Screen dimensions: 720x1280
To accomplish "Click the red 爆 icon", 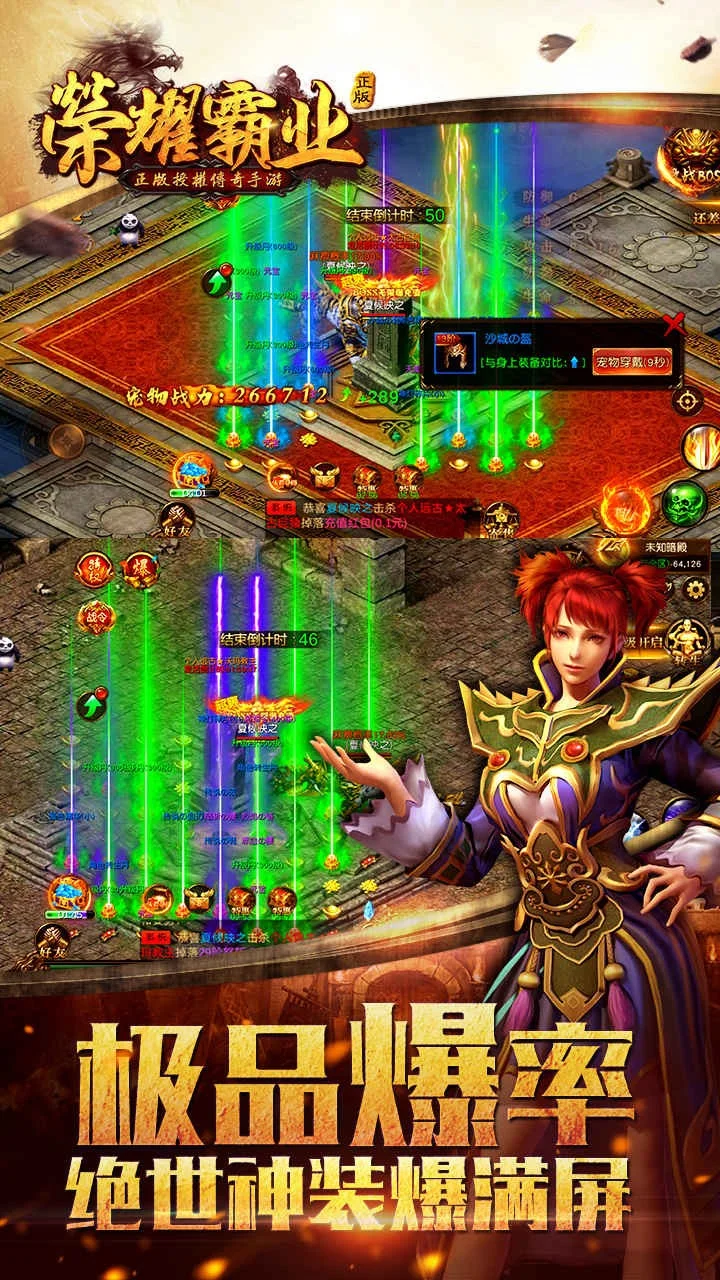I will pyautogui.click(x=139, y=568).
